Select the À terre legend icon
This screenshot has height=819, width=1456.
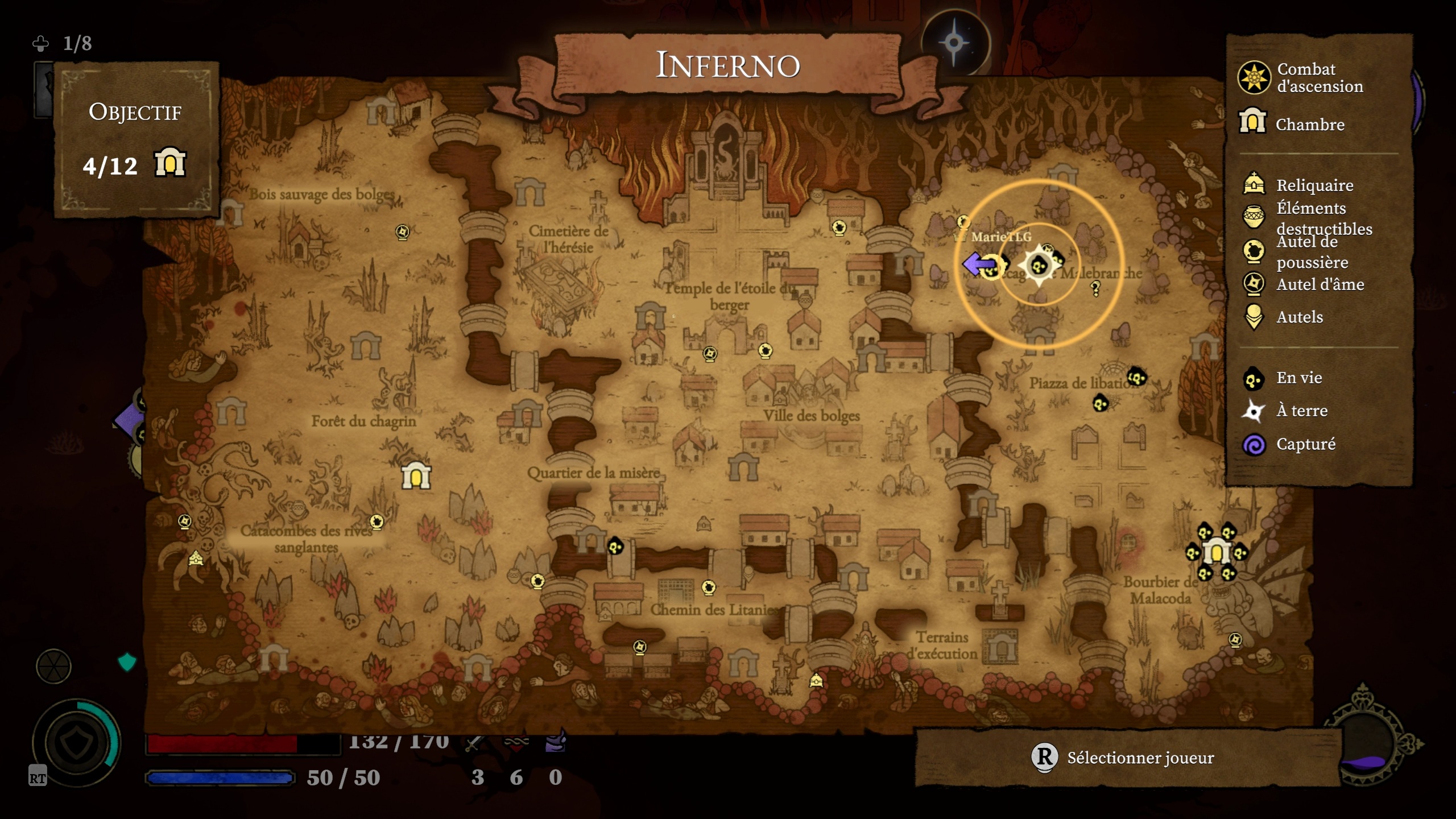pyautogui.click(x=1252, y=411)
